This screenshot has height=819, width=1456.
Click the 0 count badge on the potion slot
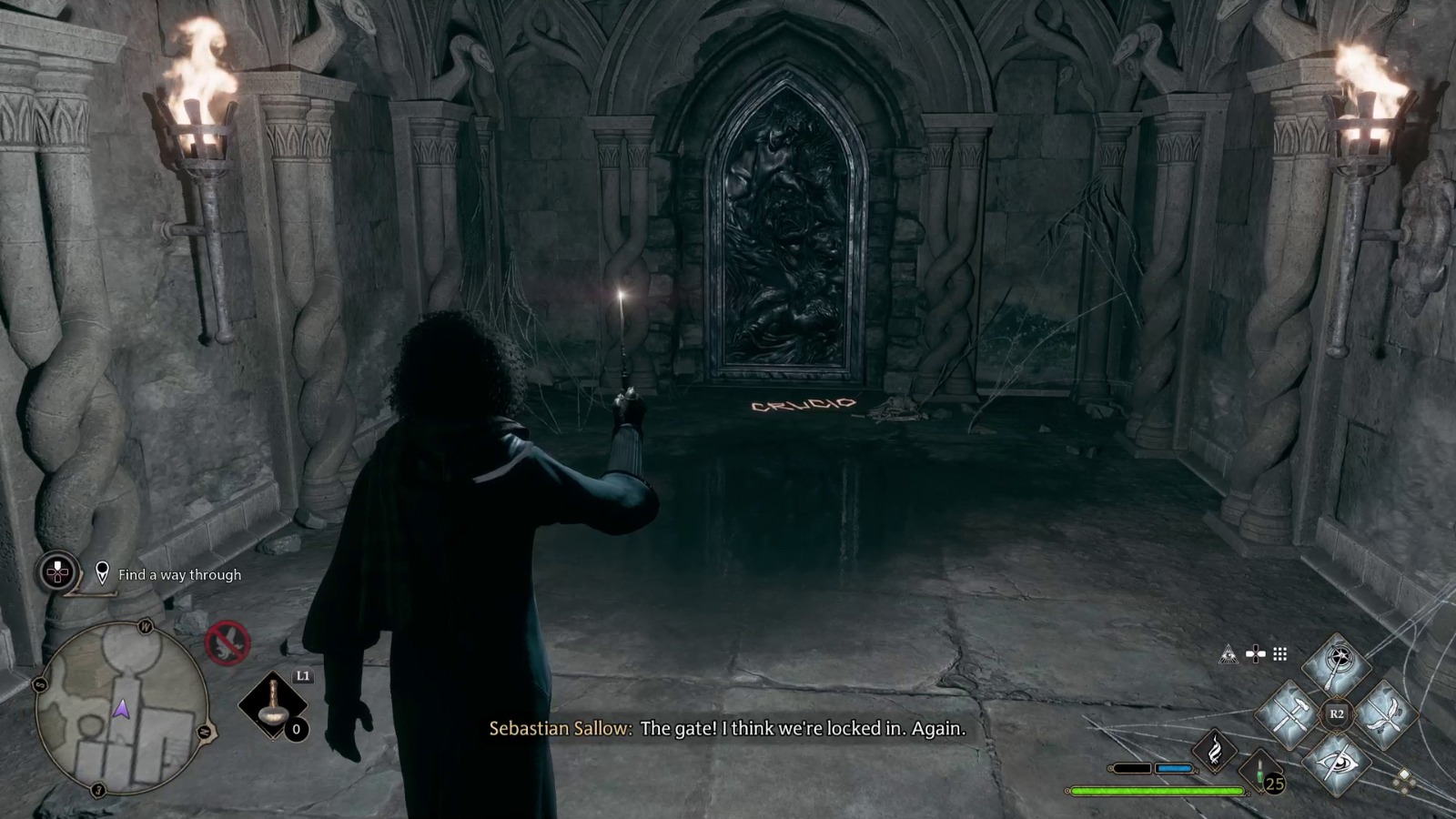pos(297,731)
